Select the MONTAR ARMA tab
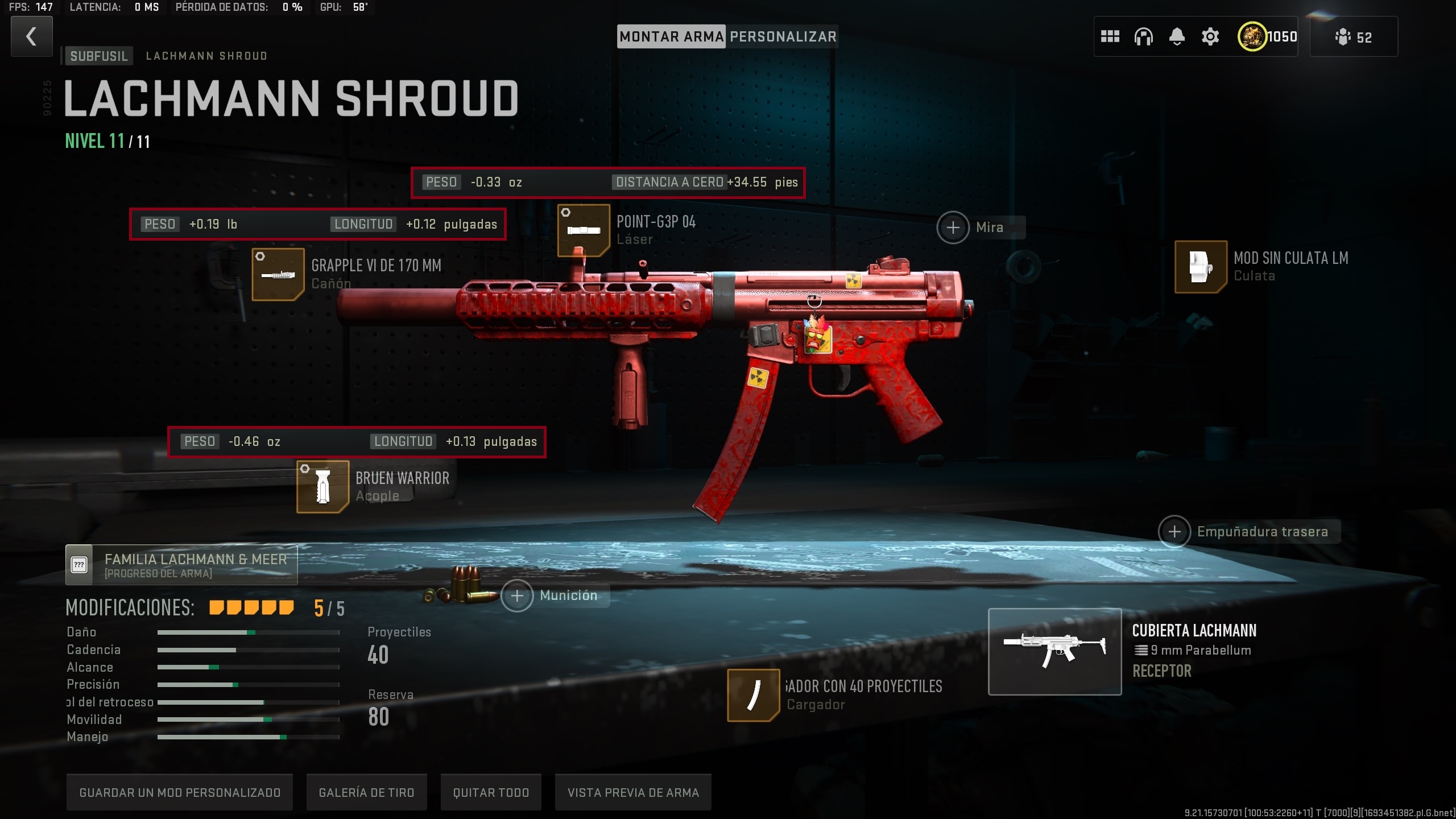Viewport: 1456px width, 819px height. 671,36
